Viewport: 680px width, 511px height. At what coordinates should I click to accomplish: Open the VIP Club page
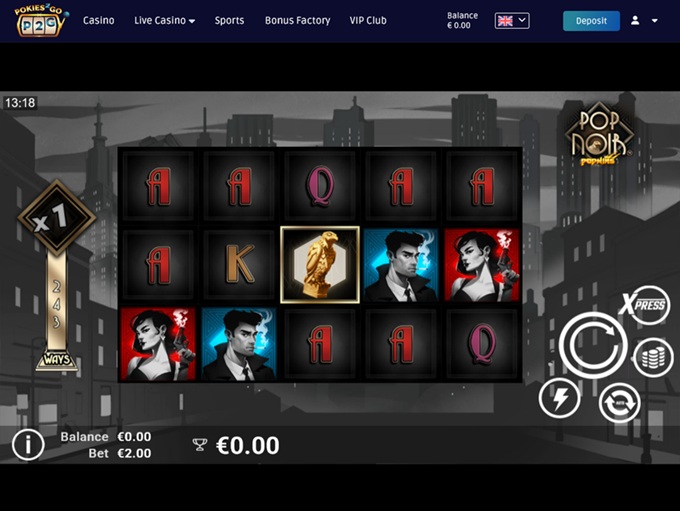(368, 20)
